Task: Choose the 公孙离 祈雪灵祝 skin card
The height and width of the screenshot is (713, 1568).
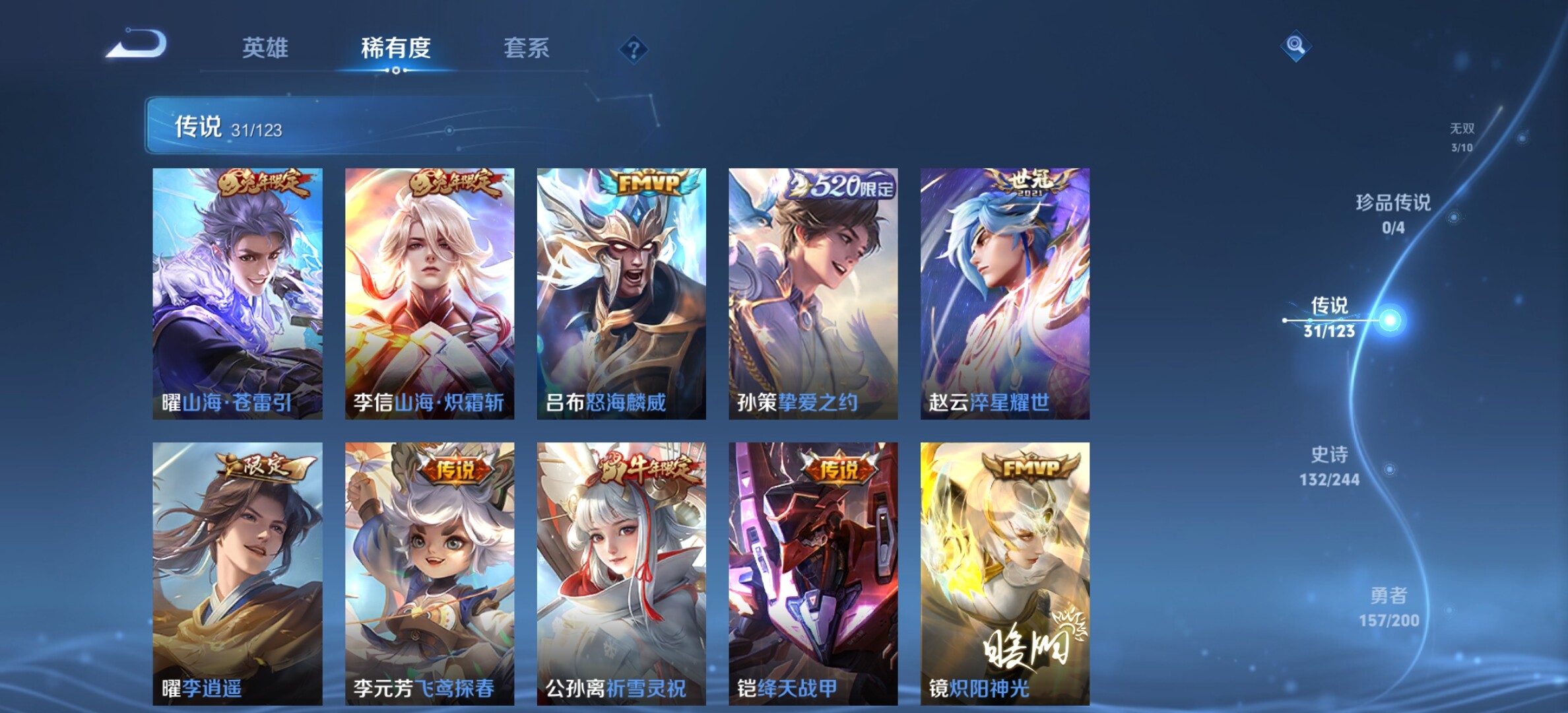Action: pos(621,573)
